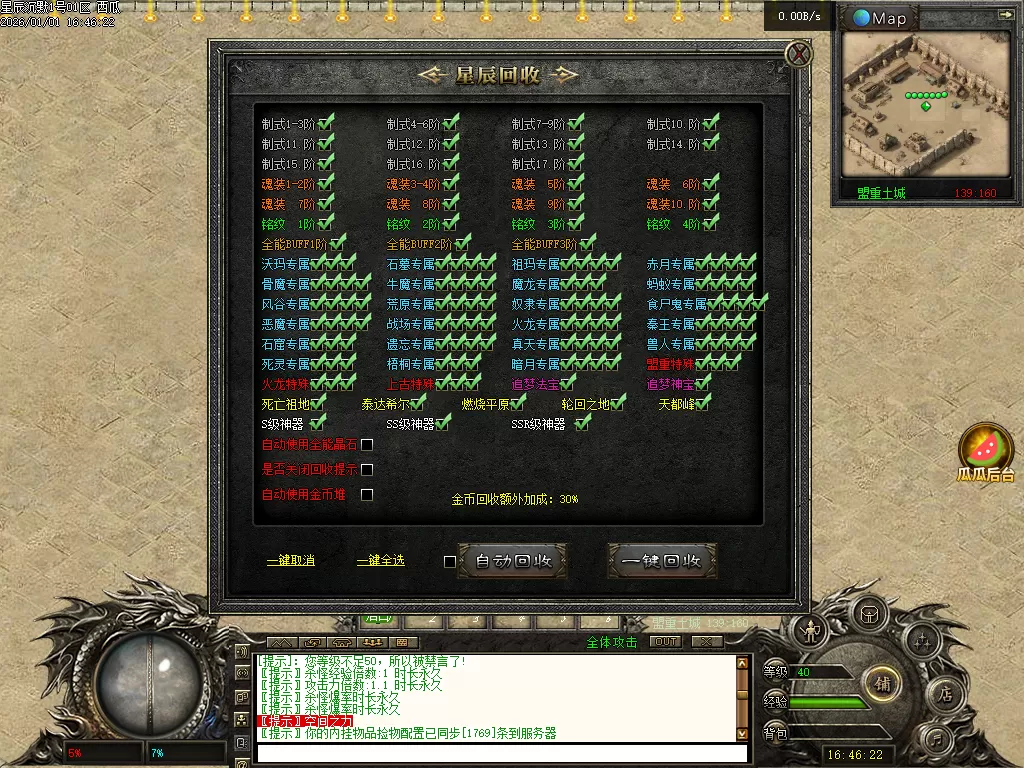Image resolution: width=1024 pixels, height=768 pixels.
Task: Choose 一键取消 to deselect all
Action: (x=290, y=560)
